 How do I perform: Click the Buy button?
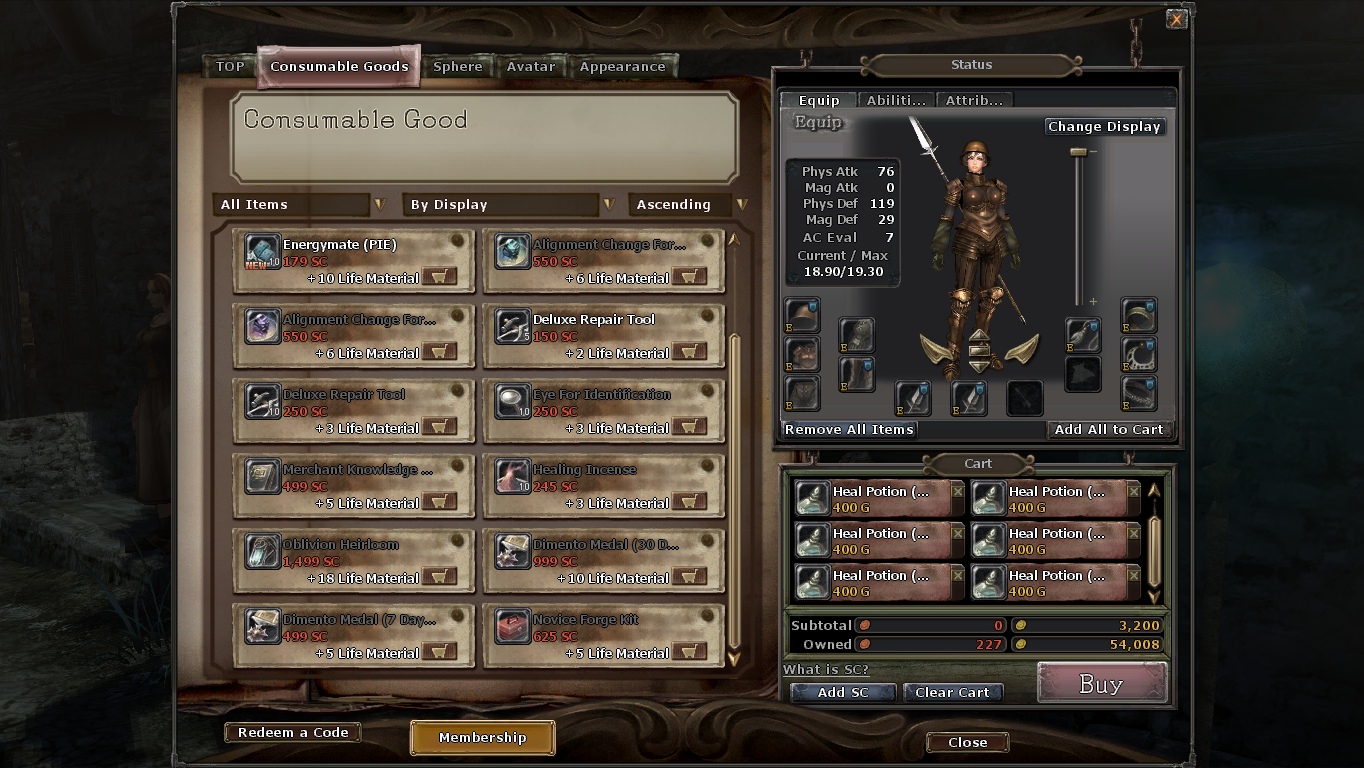(x=1101, y=684)
